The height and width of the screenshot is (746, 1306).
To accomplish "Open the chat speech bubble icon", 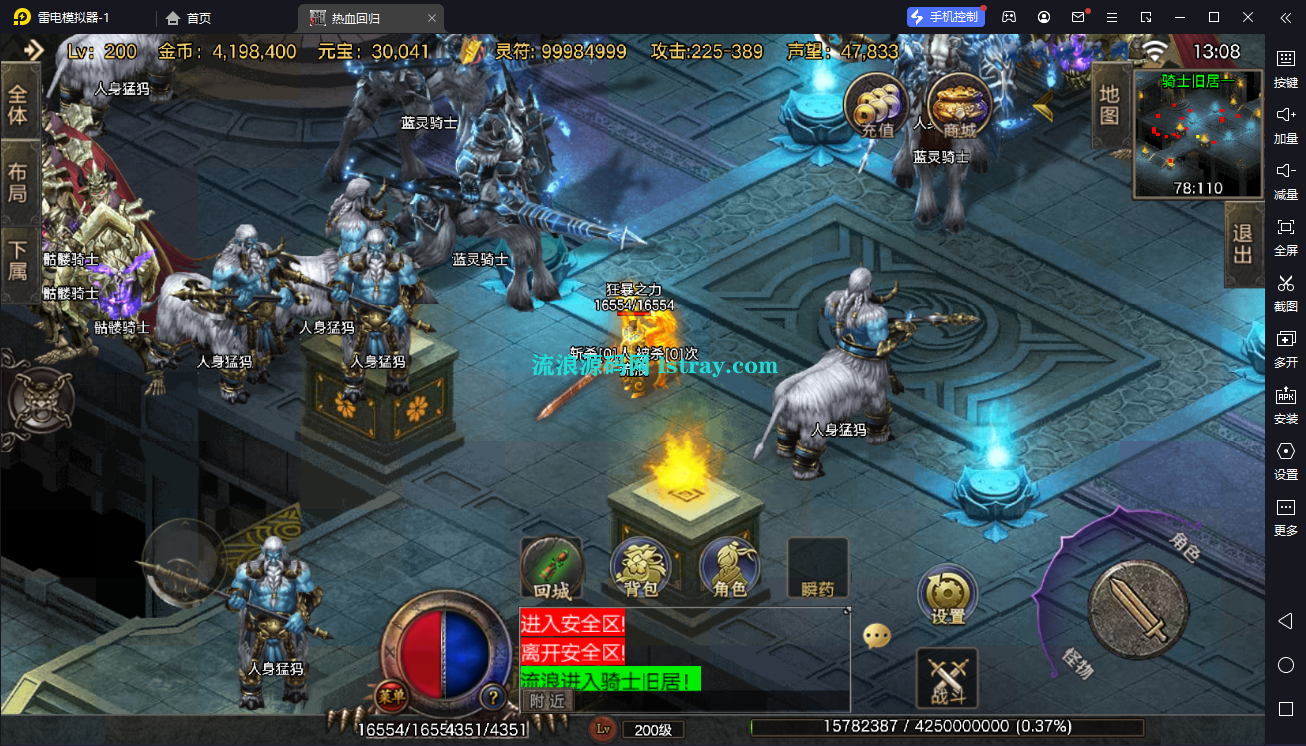I will tap(877, 635).
